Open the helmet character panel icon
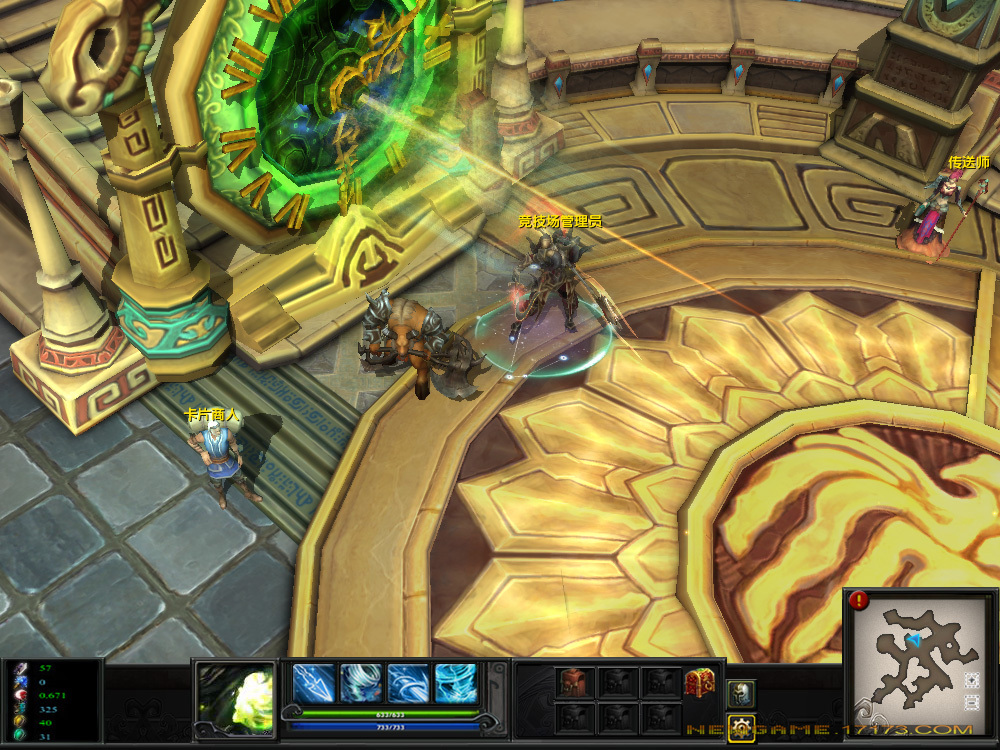Viewport: 1000px width, 750px height. [740, 693]
